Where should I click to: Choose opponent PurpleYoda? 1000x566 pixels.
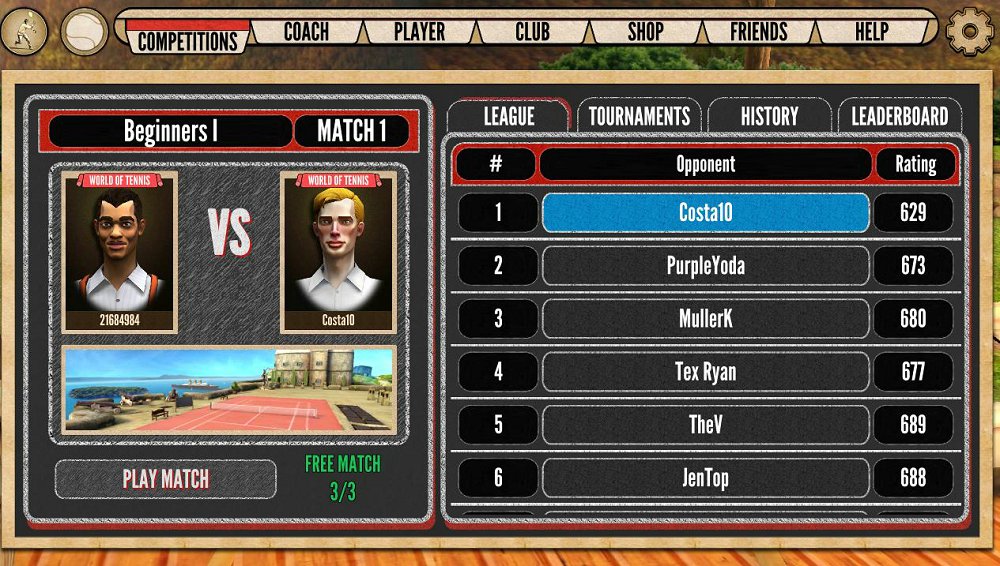point(705,266)
